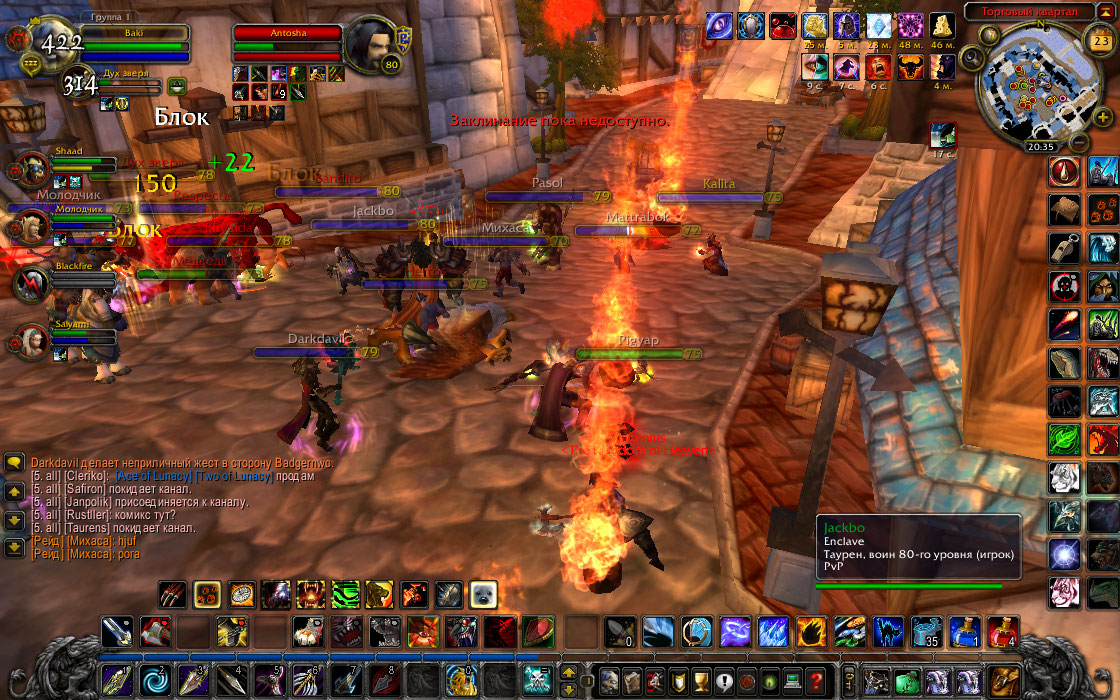This screenshot has height=700, width=1120.
Task: Open the red question mark help button
Action: click(817, 680)
